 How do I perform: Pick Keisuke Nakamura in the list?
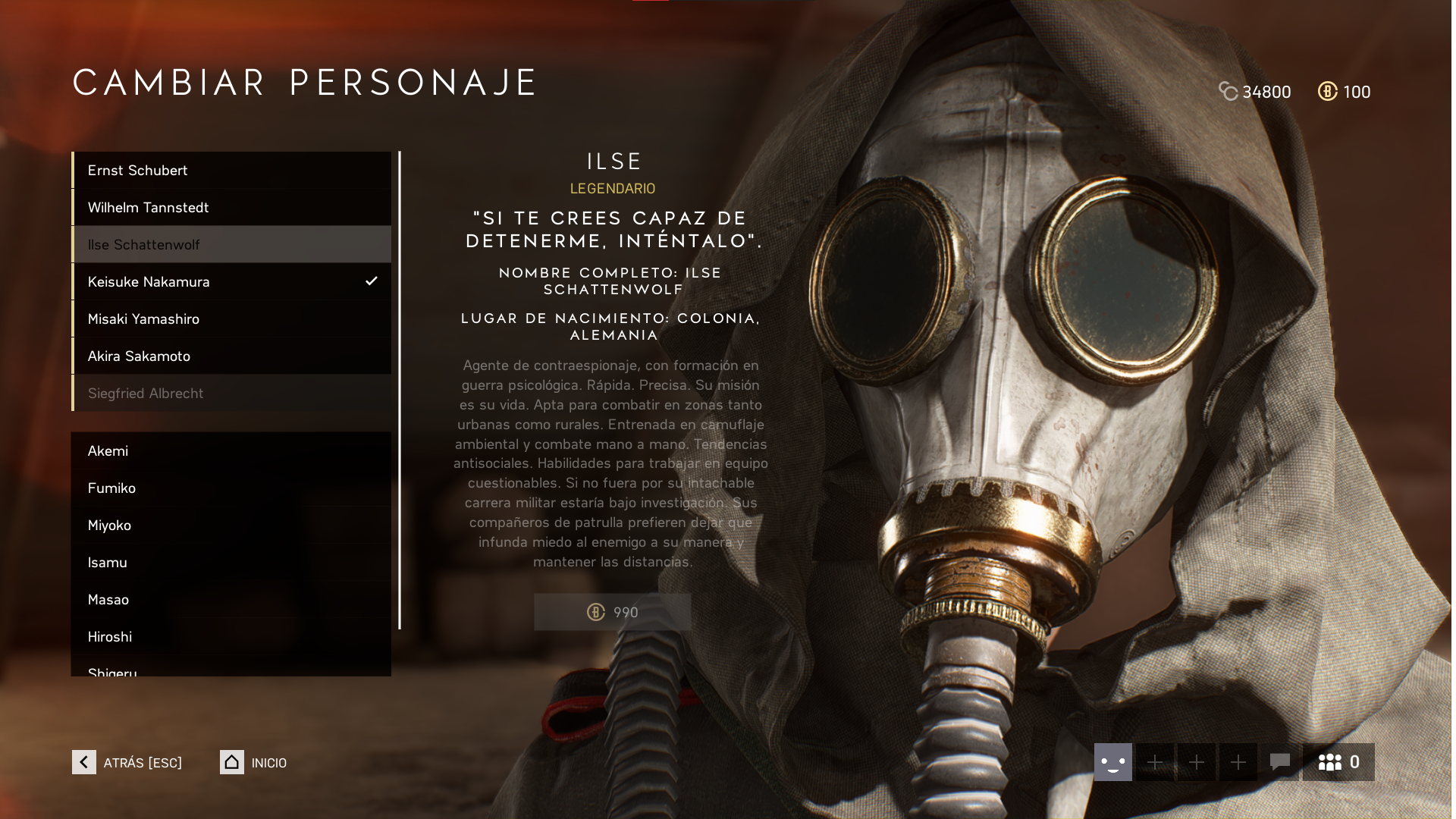click(x=231, y=282)
